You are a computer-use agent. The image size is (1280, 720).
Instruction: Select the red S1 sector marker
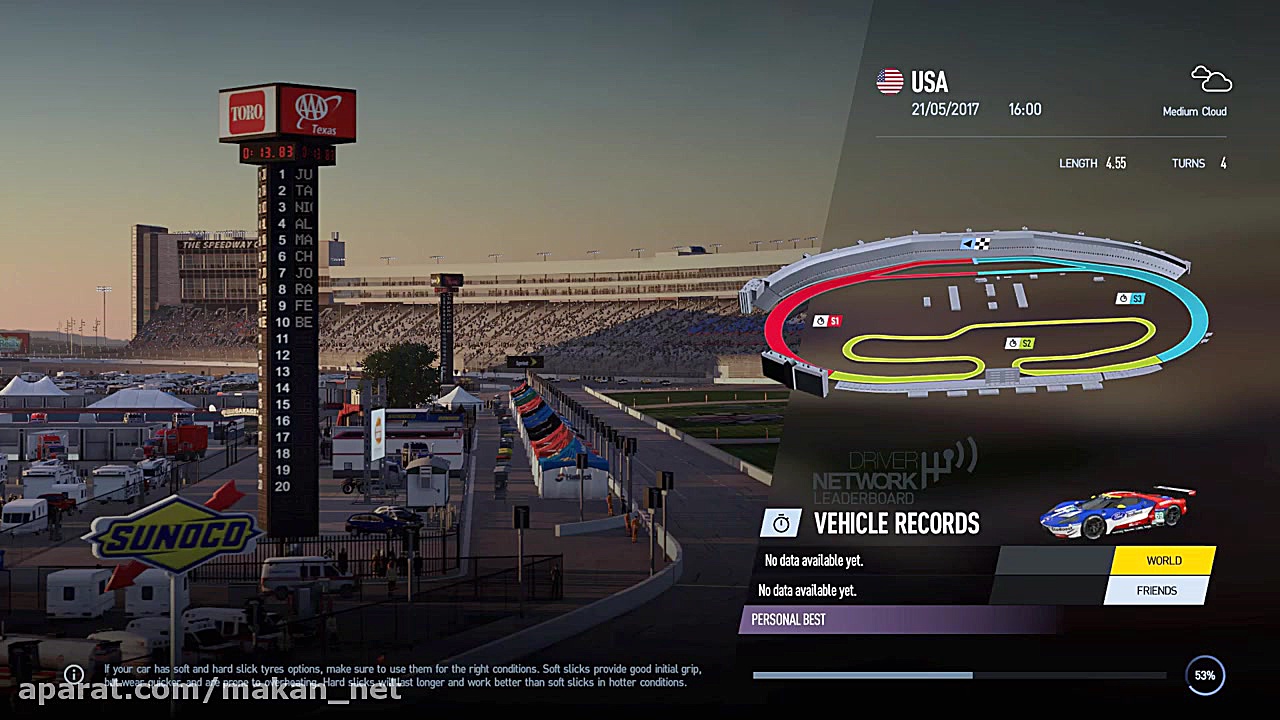(x=830, y=321)
